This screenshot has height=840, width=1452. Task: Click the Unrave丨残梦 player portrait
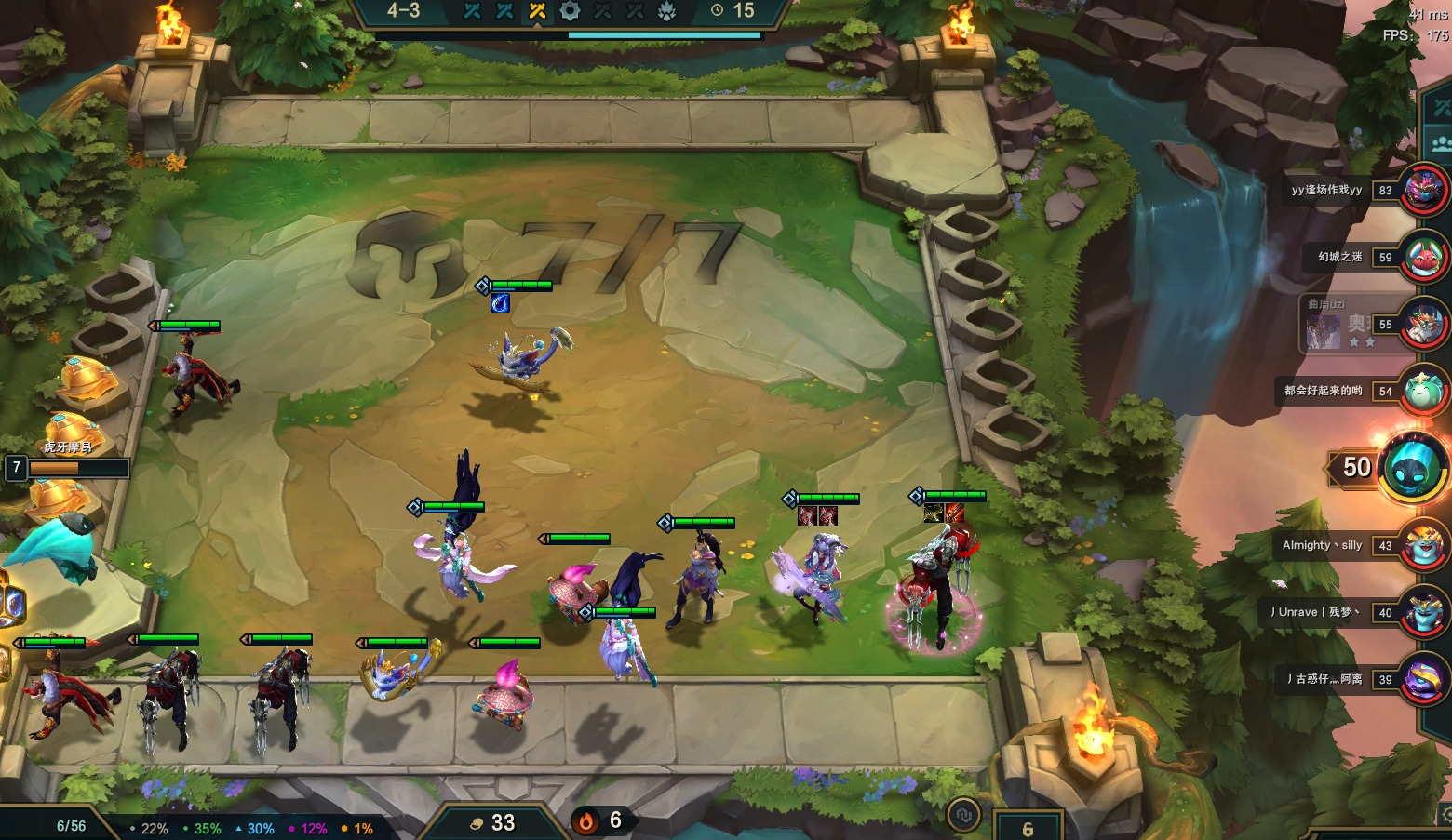coord(1424,612)
